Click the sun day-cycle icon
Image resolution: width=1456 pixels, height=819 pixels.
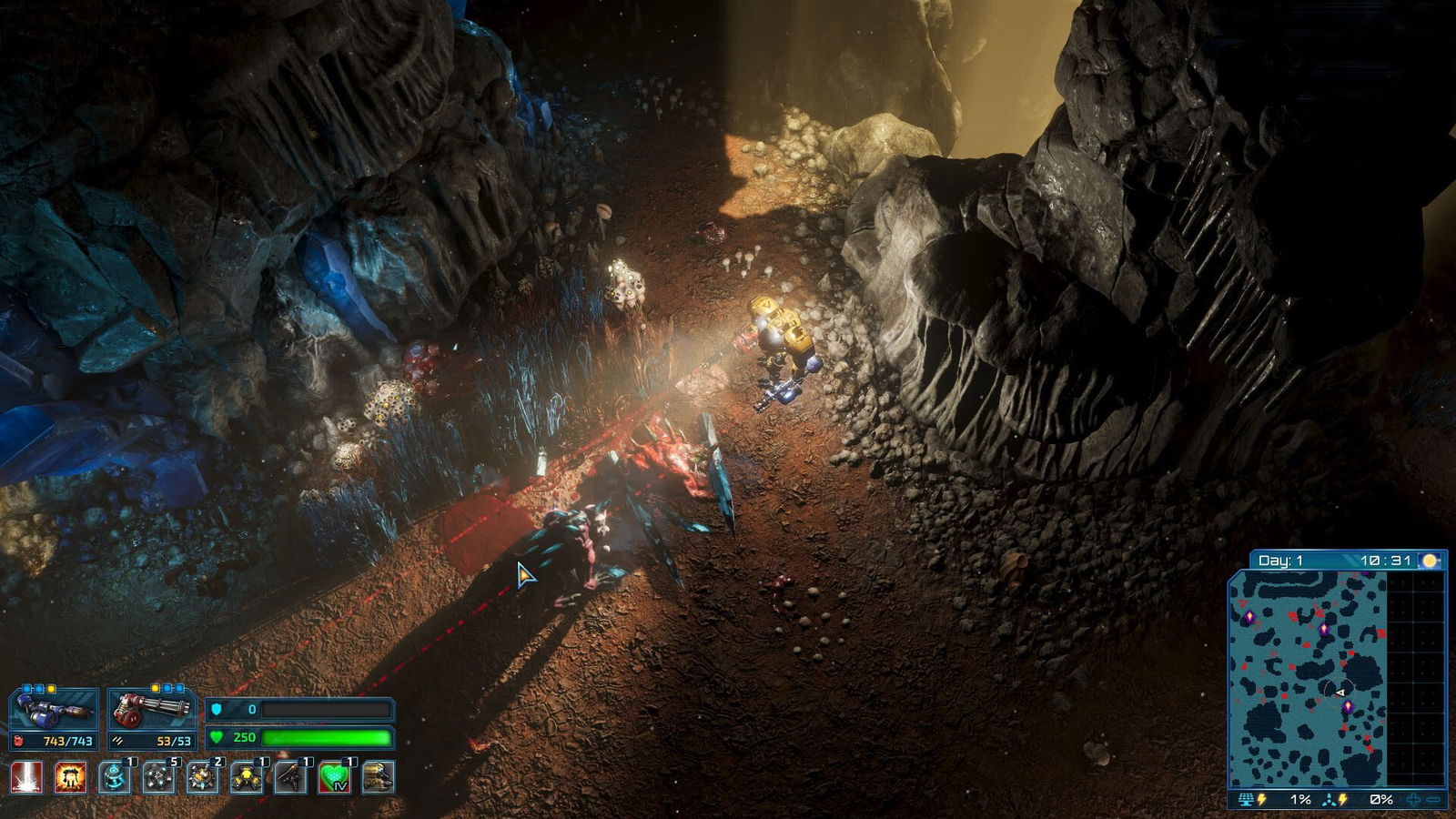tap(1430, 561)
